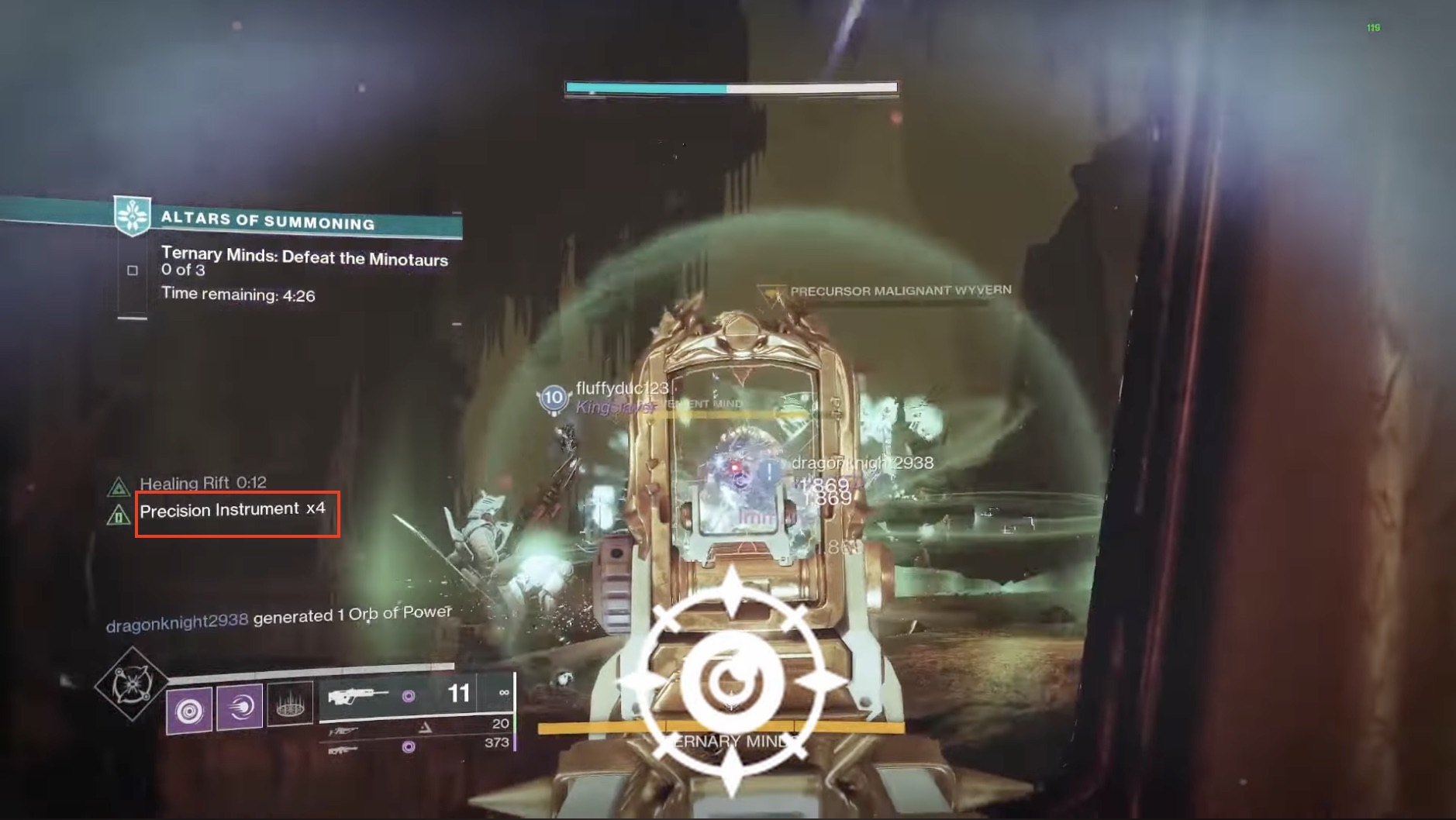Expand the Ternary Minds objective entry
Screen dimensions: 1456x820
(305, 258)
